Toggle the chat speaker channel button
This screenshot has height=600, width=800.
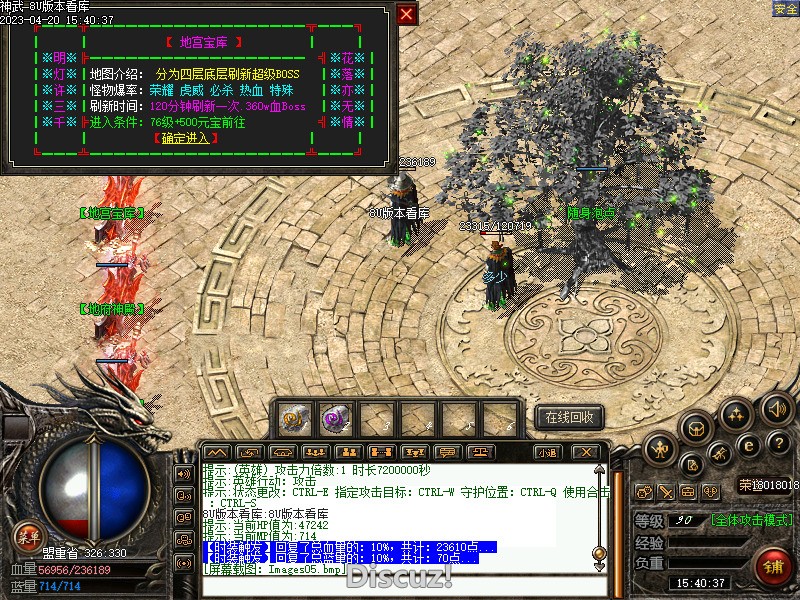[183, 473]
